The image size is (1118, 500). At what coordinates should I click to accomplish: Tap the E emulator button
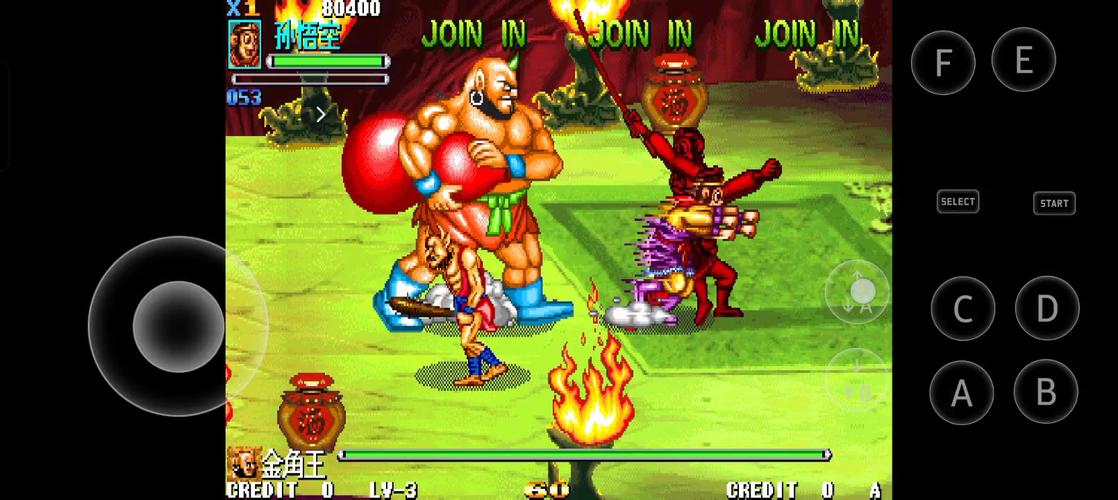(x=1023, y=60)
